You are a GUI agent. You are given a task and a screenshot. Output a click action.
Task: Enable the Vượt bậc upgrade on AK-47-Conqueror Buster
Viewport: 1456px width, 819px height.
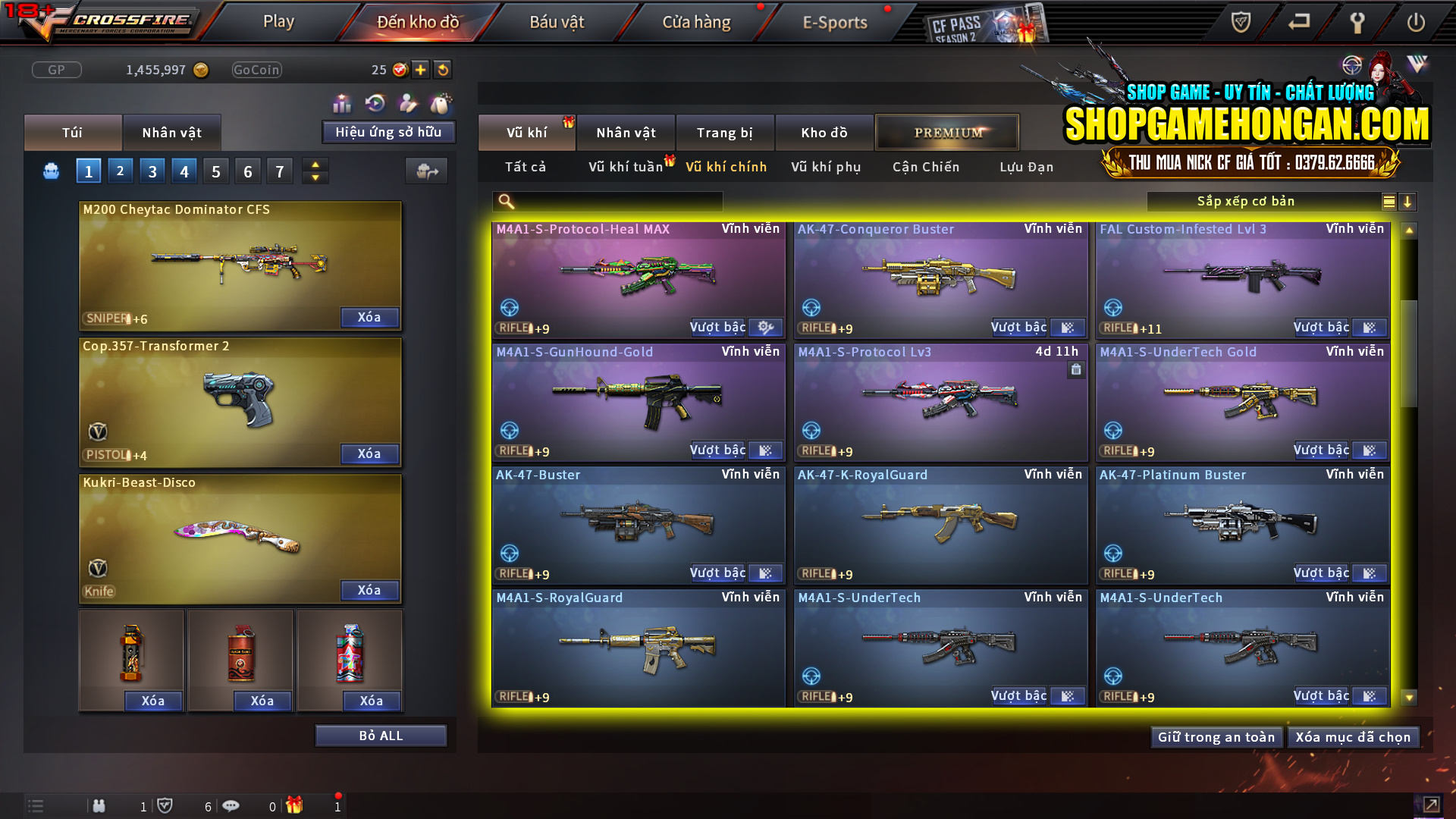pyautogui.click(x=1019, y=327)
